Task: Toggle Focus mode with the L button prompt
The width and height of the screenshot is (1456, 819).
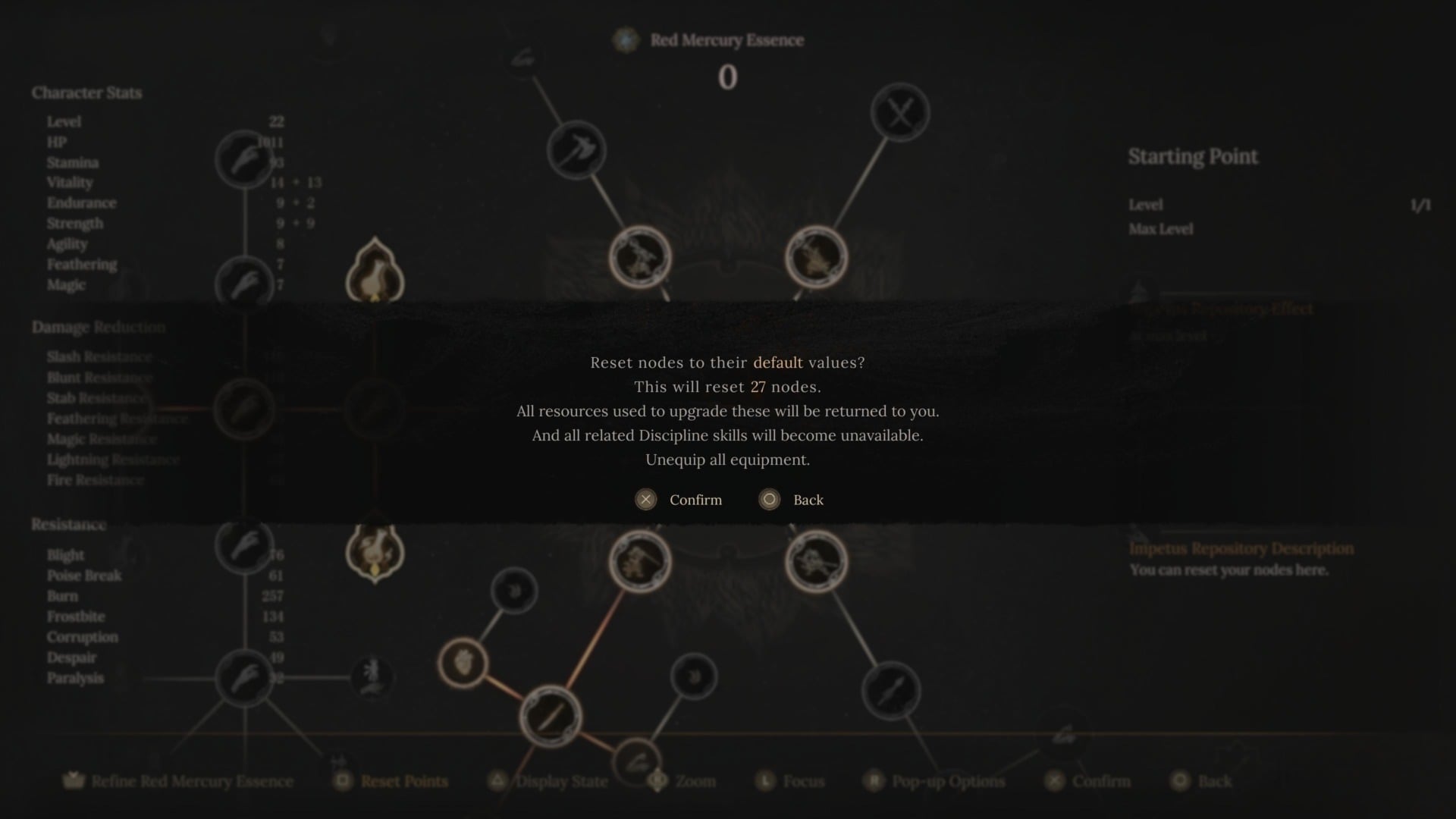Action: tap(791, 781)
